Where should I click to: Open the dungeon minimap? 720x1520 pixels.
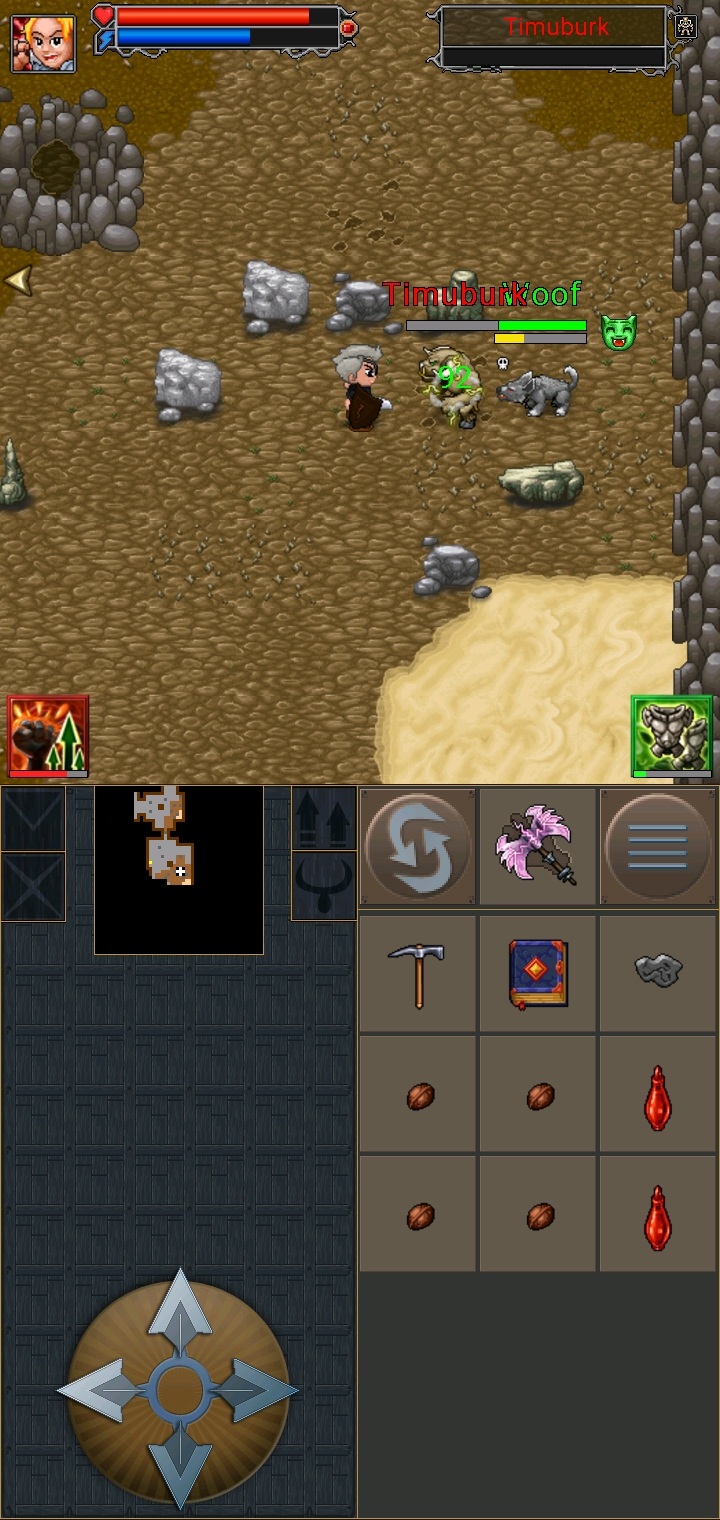(x=179, y=869)
